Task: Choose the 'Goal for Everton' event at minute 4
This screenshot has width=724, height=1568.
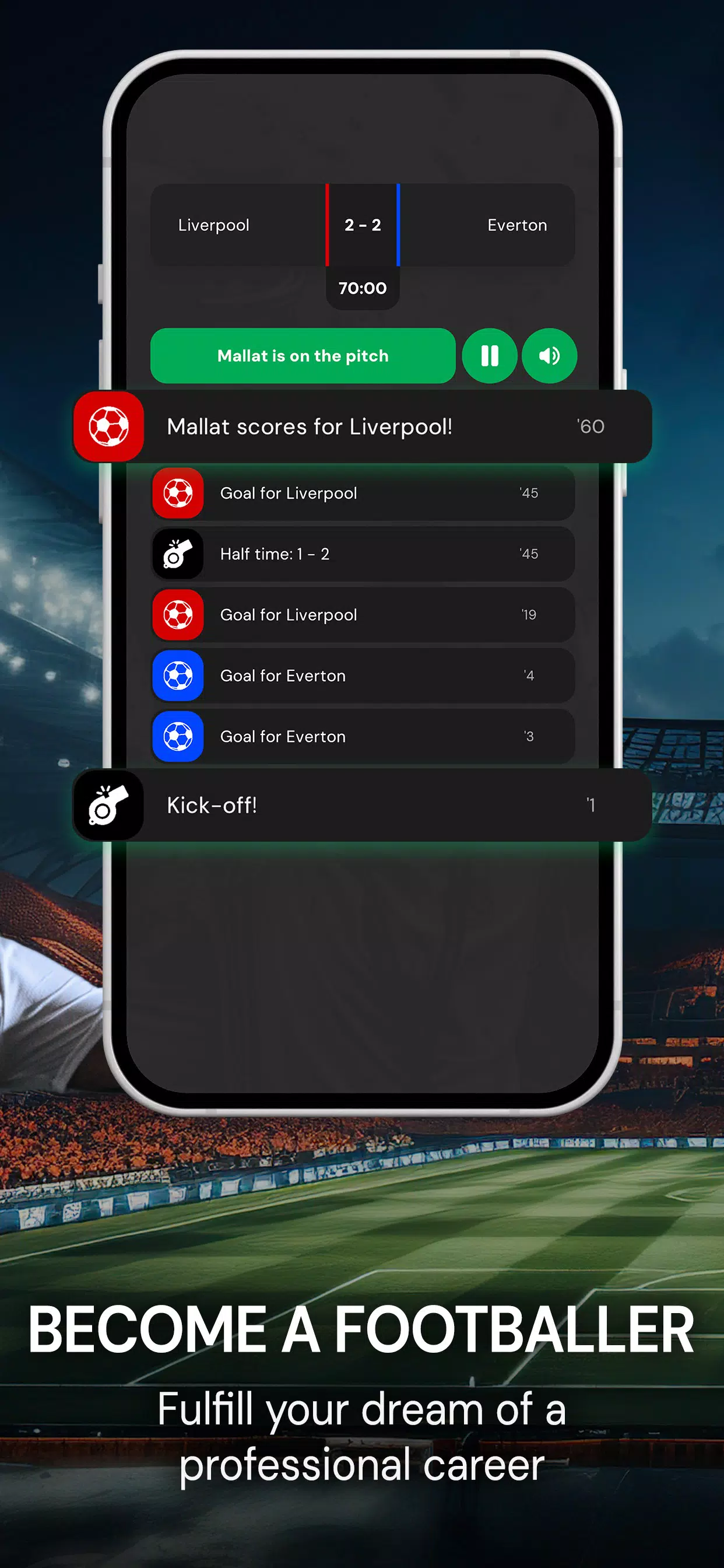Action: click(x=363, y=675)
